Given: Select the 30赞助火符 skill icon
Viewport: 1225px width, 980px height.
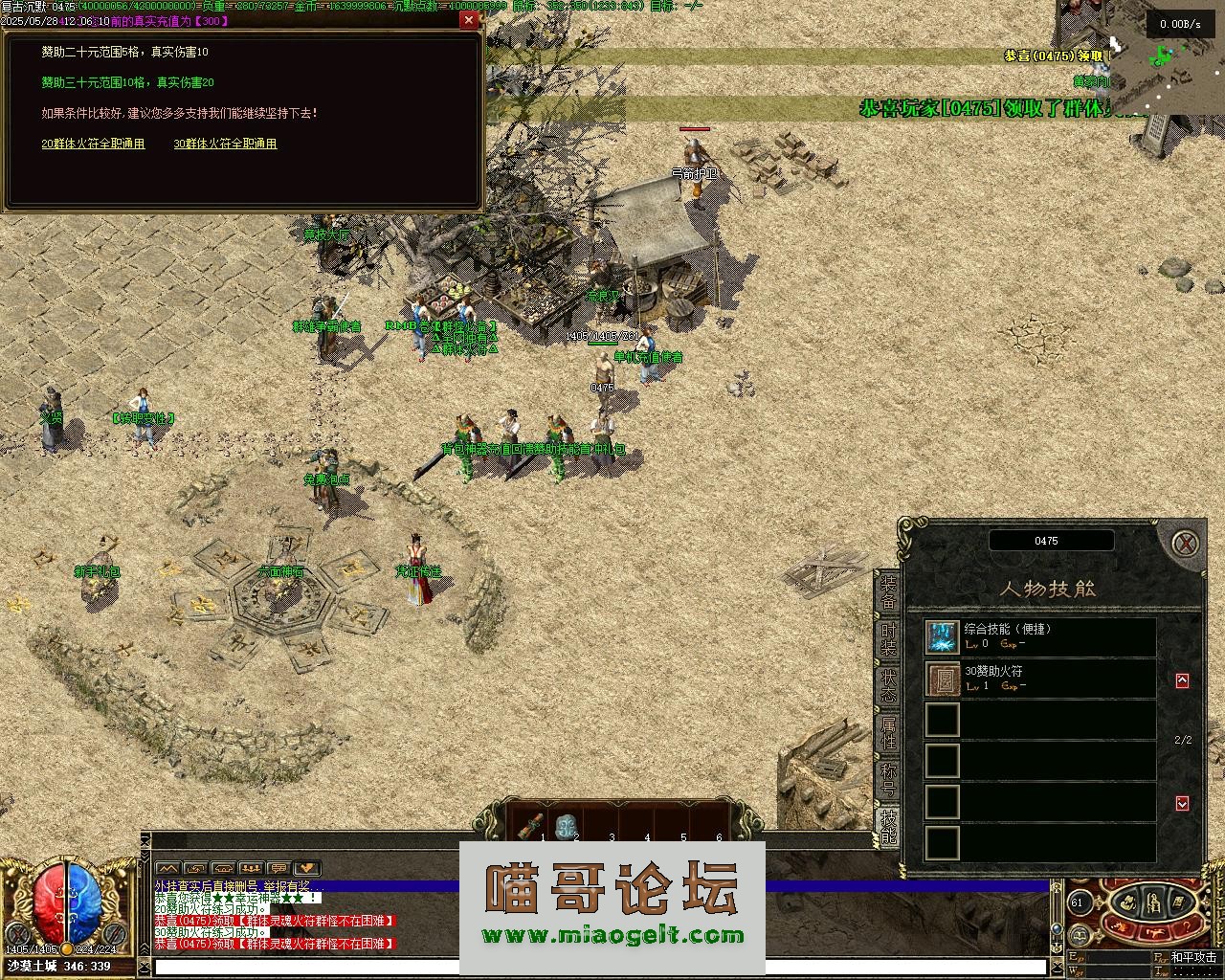Looking at the screenshot, I should tap(943, 679).
